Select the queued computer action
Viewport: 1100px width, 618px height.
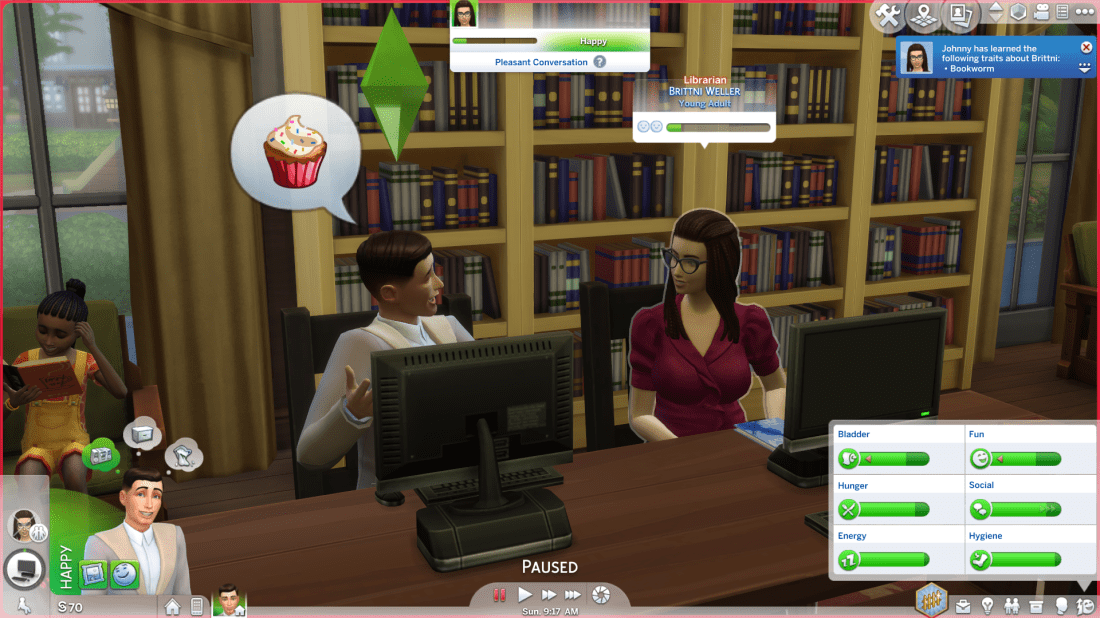[x=23, y=570]
